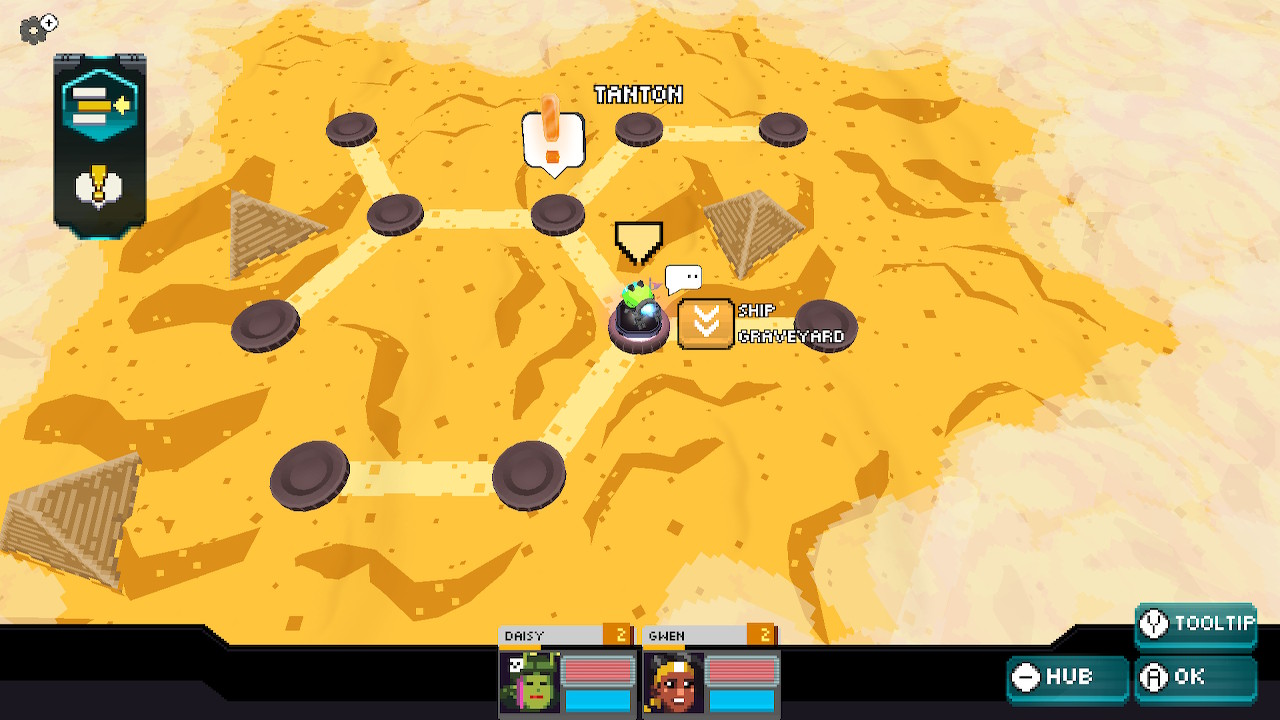
Task: Click the speech bubble next to the ship
Action: point(684,278)
